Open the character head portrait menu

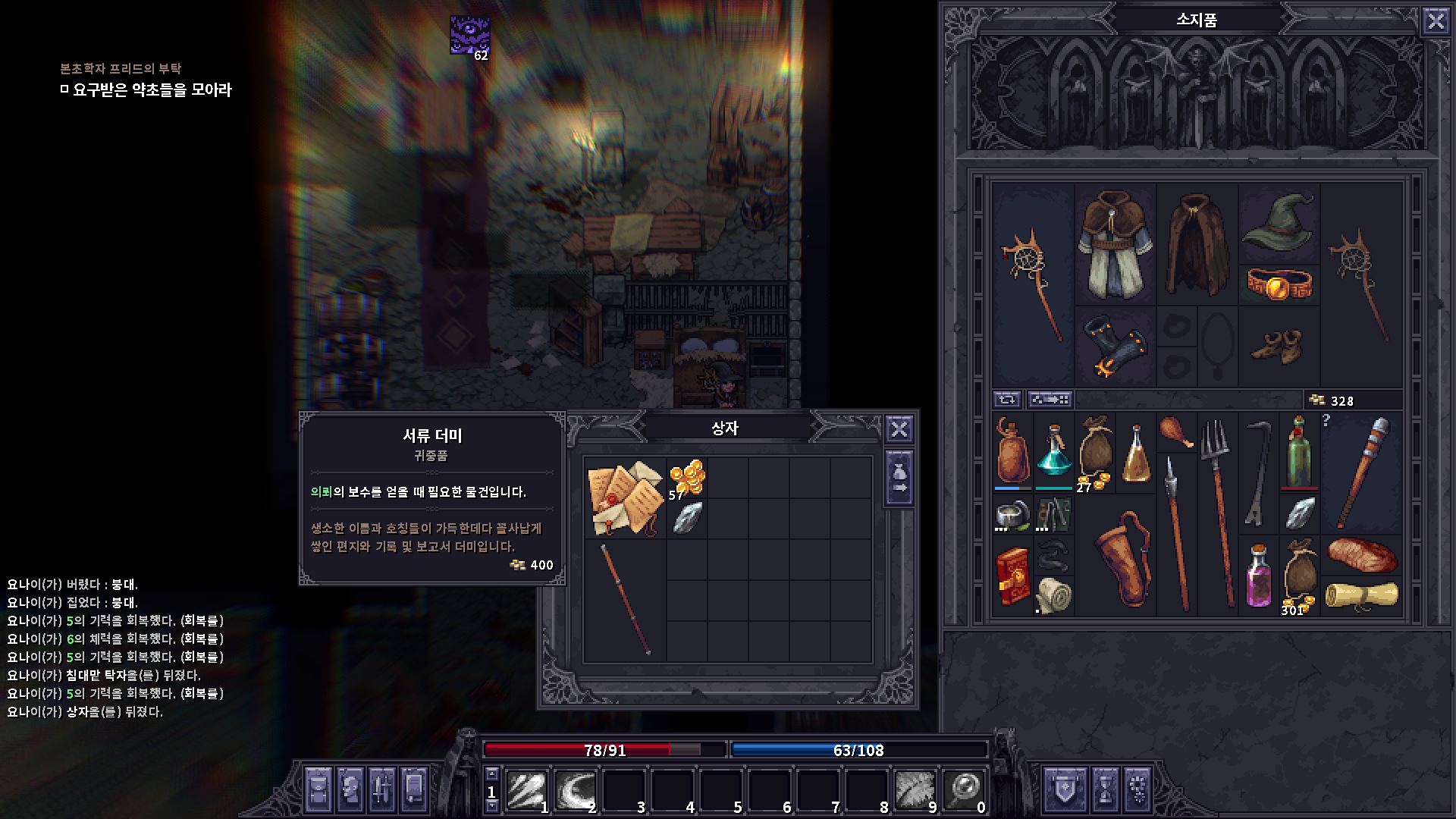click(350, 790)
